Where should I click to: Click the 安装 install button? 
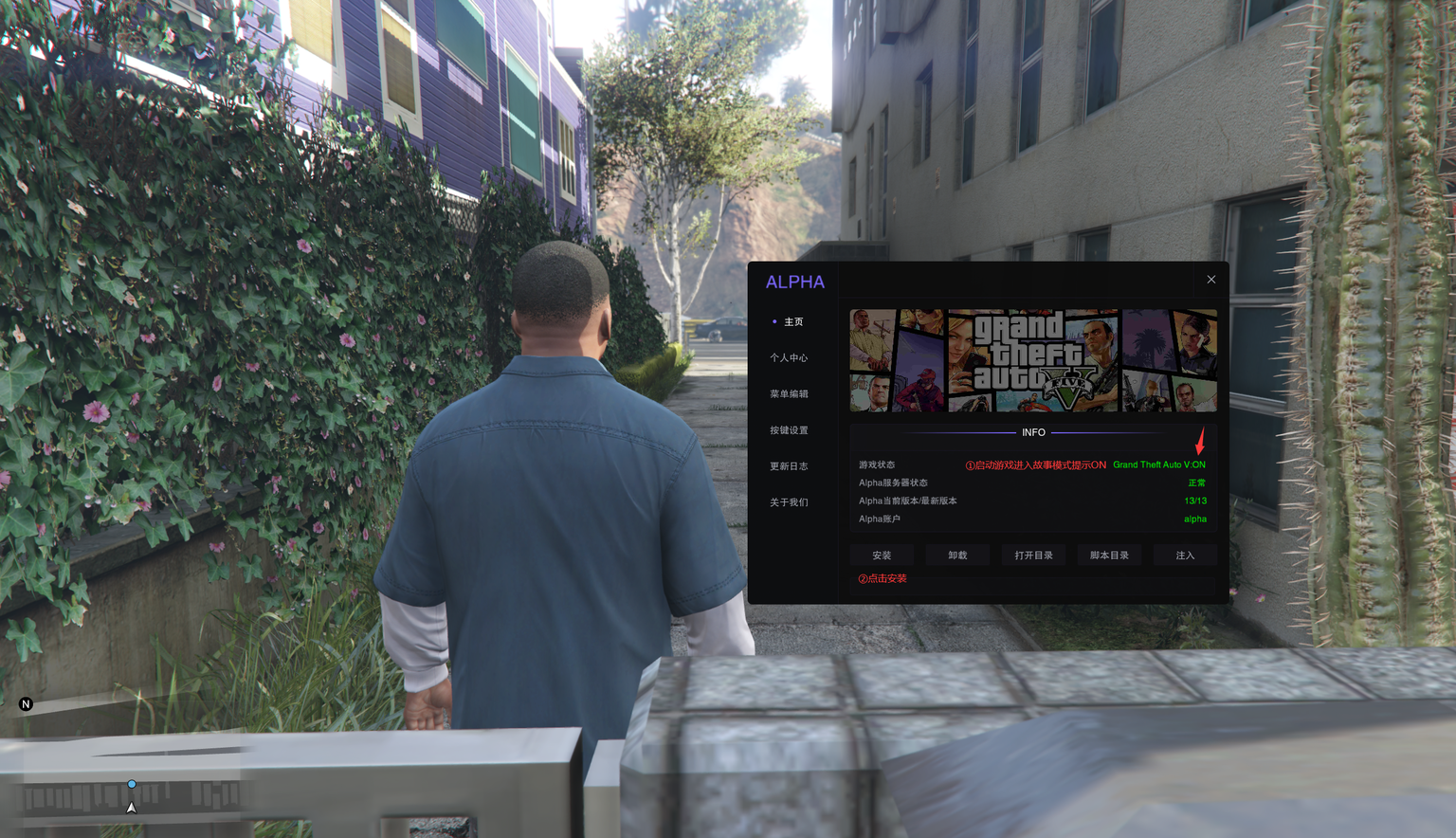click(882, 556)
